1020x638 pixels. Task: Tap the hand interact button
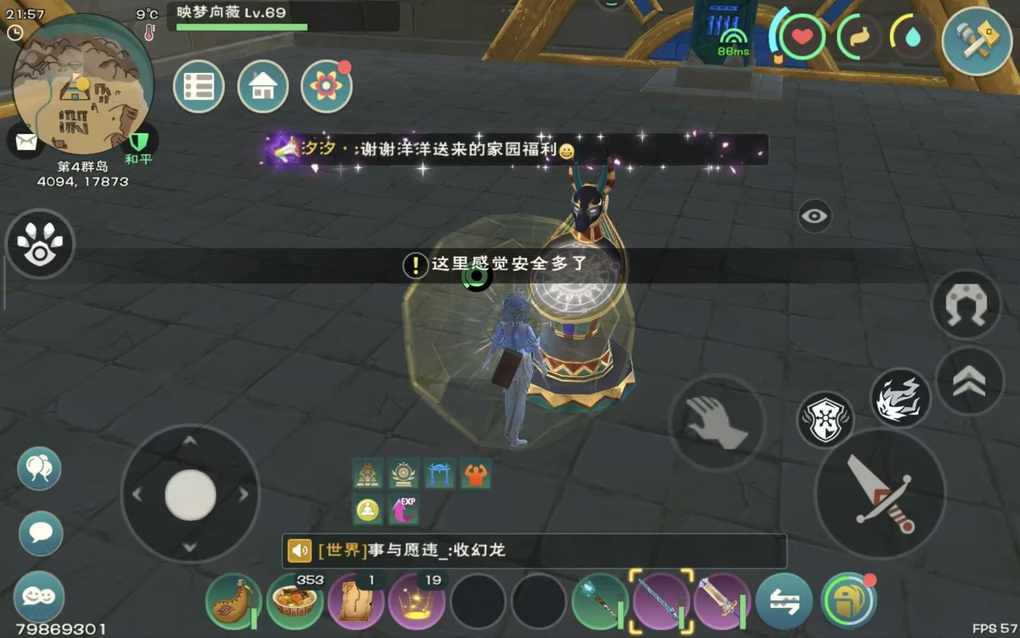click(716, 422)
